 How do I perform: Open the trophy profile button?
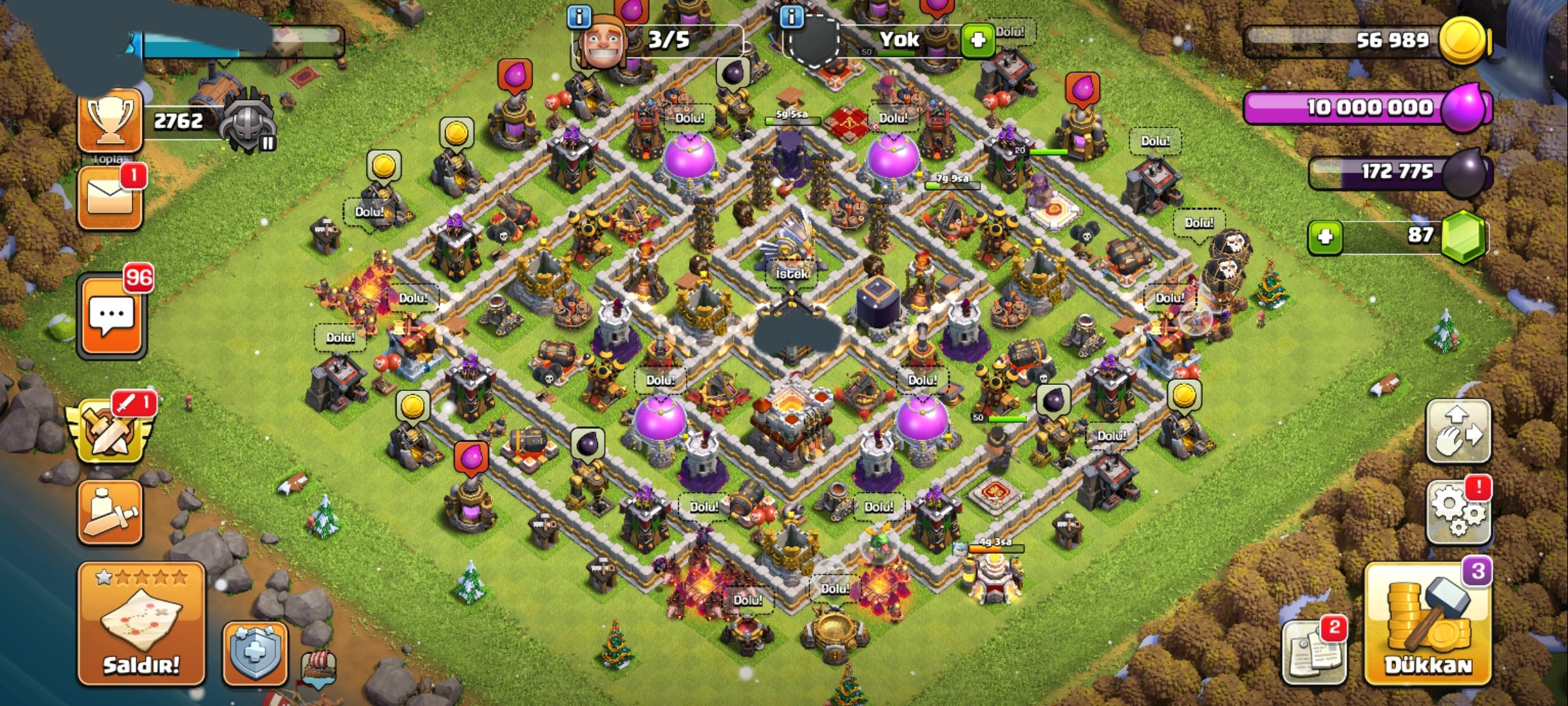(110, 122)
